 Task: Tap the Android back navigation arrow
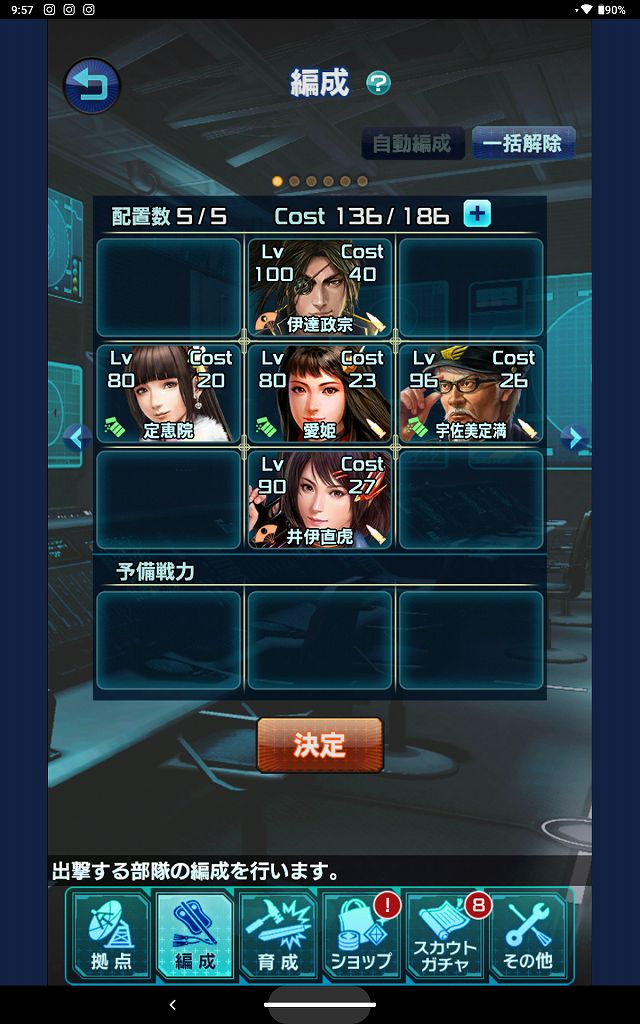(173, 1004)
